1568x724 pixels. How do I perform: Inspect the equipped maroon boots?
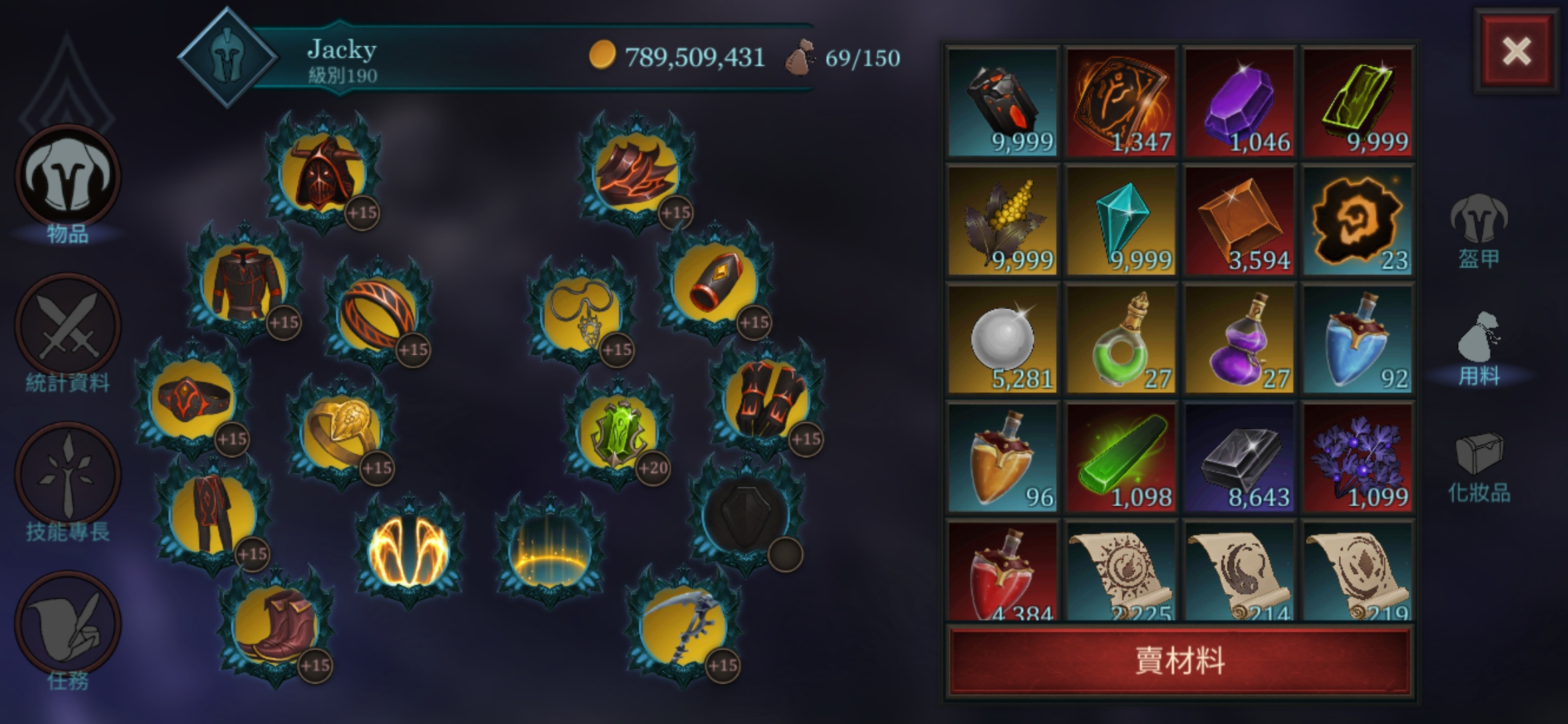click(x=275, y=627)
